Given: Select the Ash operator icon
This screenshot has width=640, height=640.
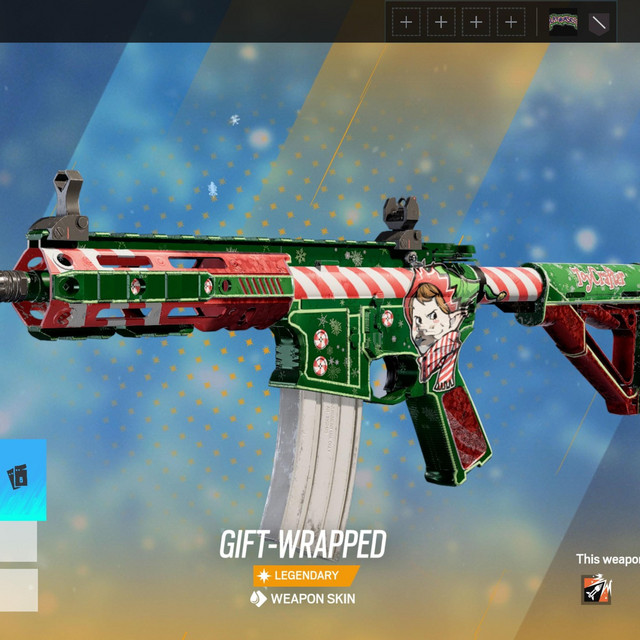Looking at the screenshot, I should pyautogui.click(x=596, y=589).
